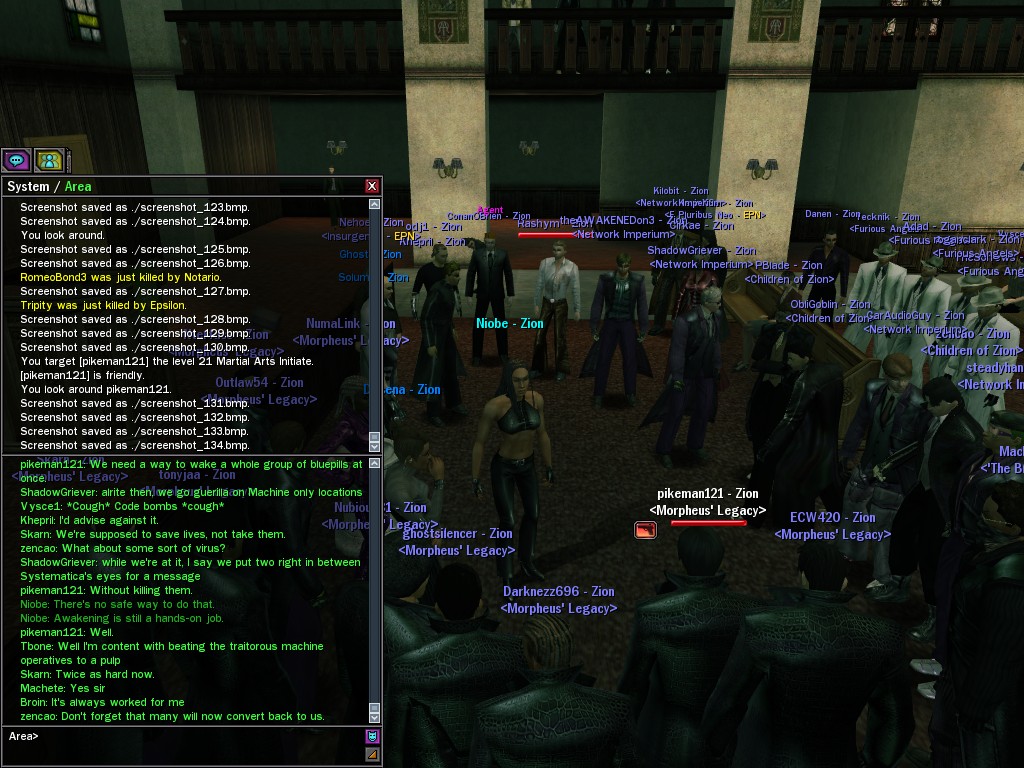
Task: Close the System / Area chat window
Action: point(372,186)
